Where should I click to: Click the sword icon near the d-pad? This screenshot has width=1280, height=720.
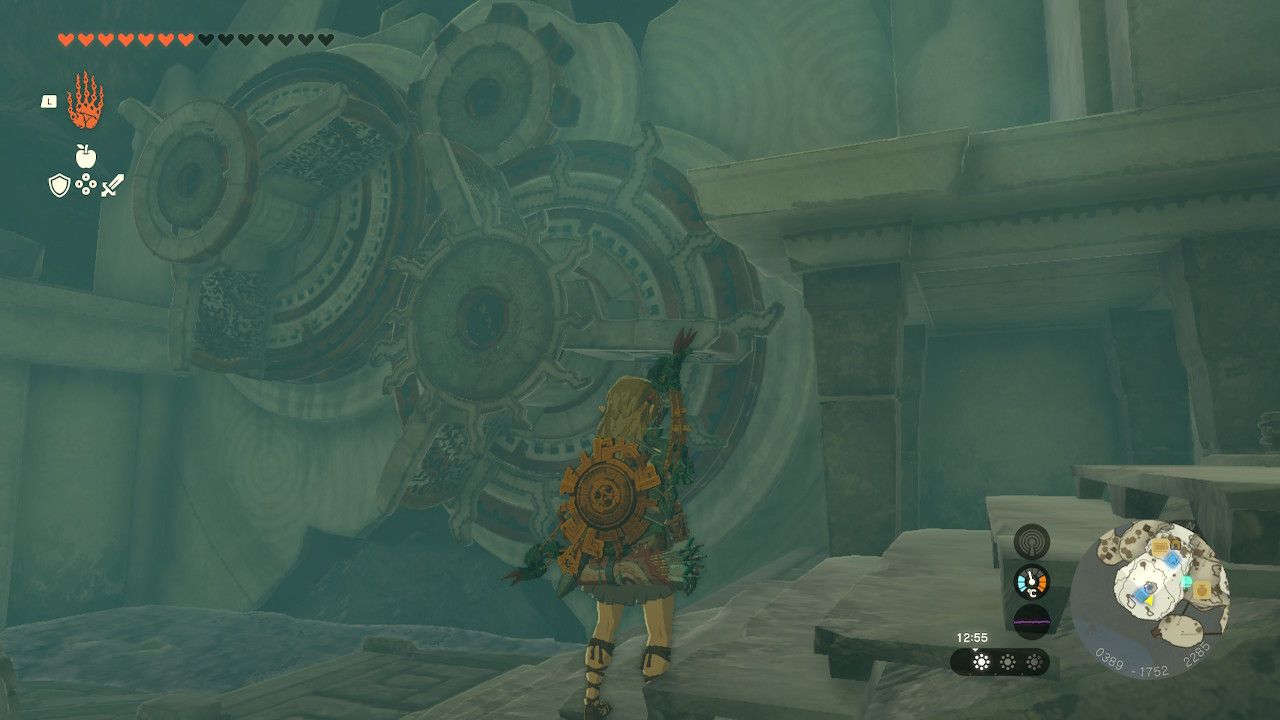click(113, 184)
